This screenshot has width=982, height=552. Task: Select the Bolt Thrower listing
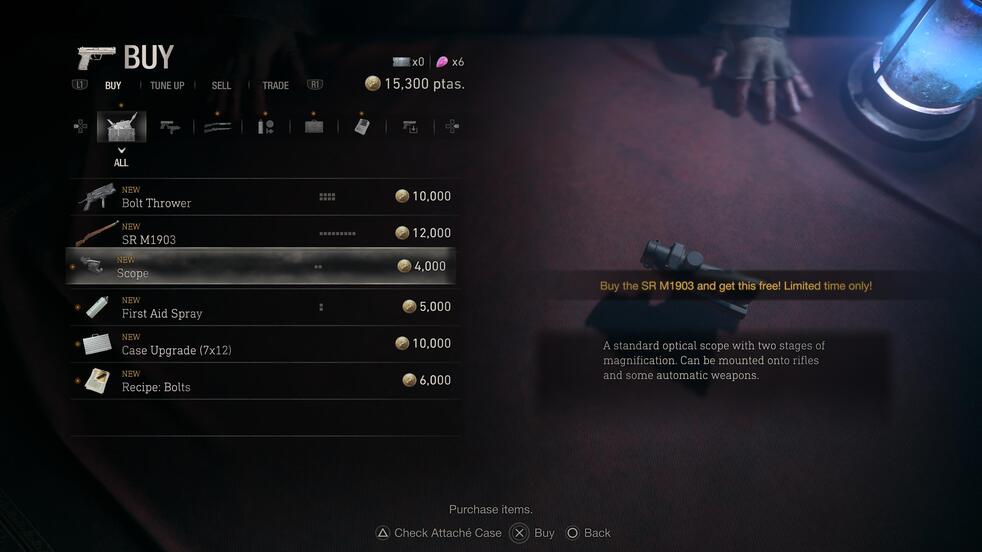[x=265, y=197]
